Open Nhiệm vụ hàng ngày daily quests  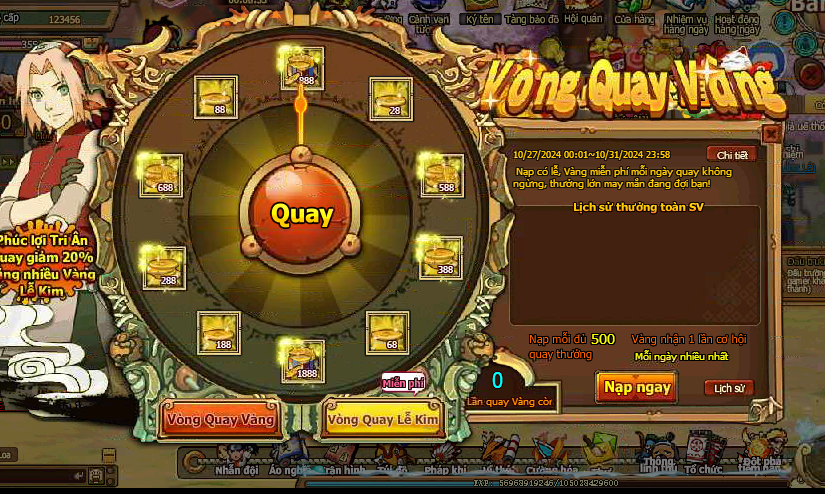tap(687, 18)
